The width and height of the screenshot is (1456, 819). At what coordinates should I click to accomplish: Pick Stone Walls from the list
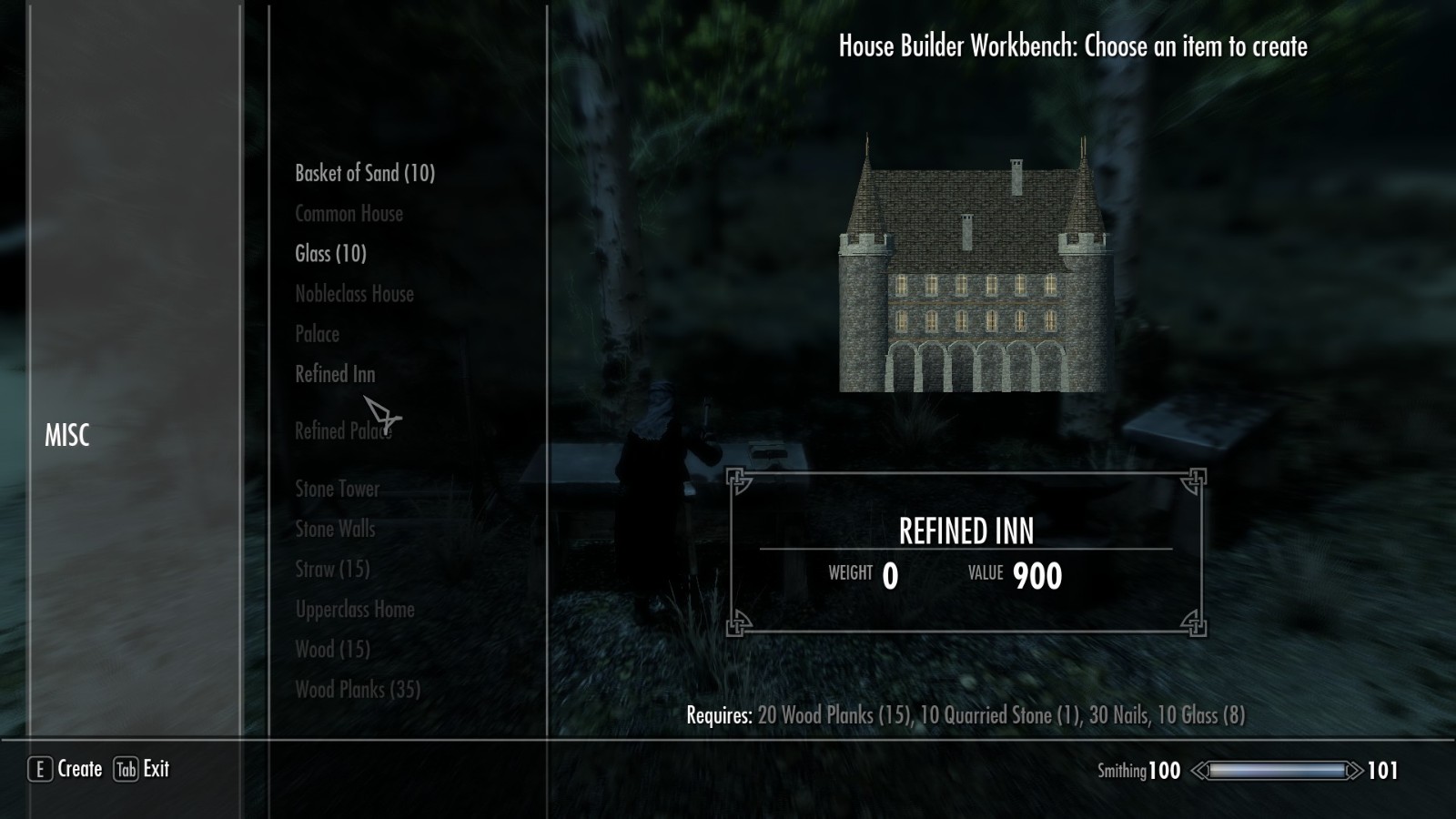[334, 529]
